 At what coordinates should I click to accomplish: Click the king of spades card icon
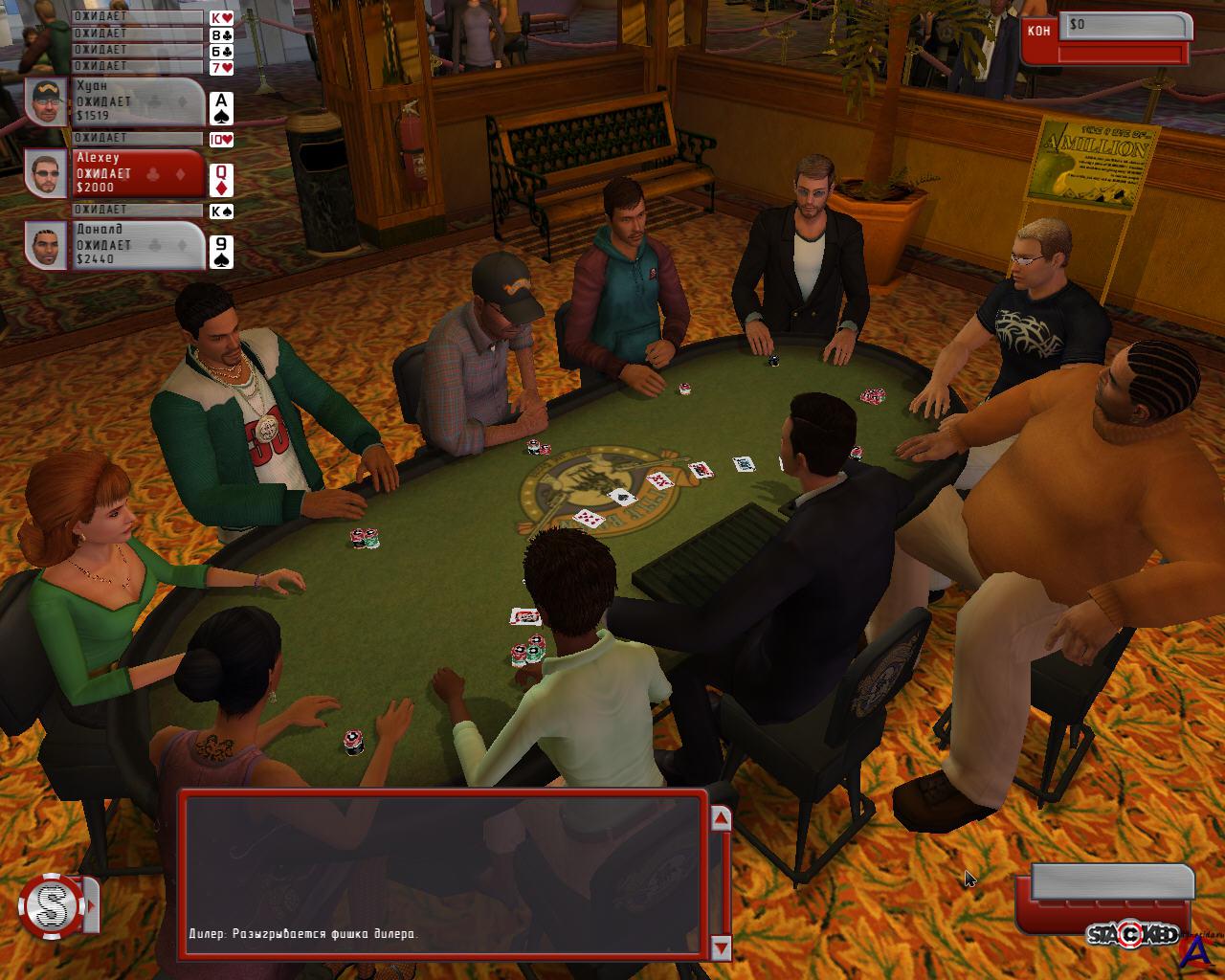221,212
